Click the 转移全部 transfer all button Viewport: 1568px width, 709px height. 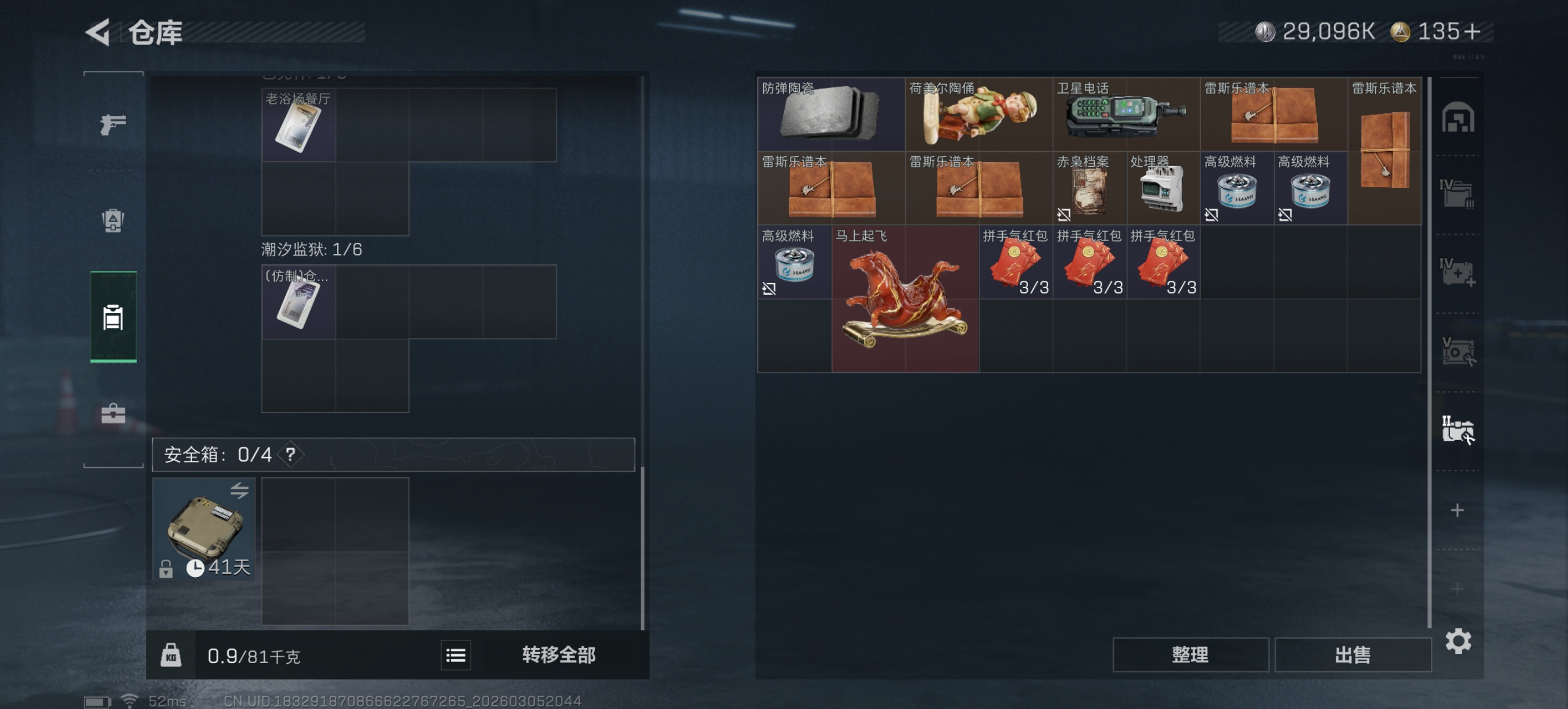558,656
